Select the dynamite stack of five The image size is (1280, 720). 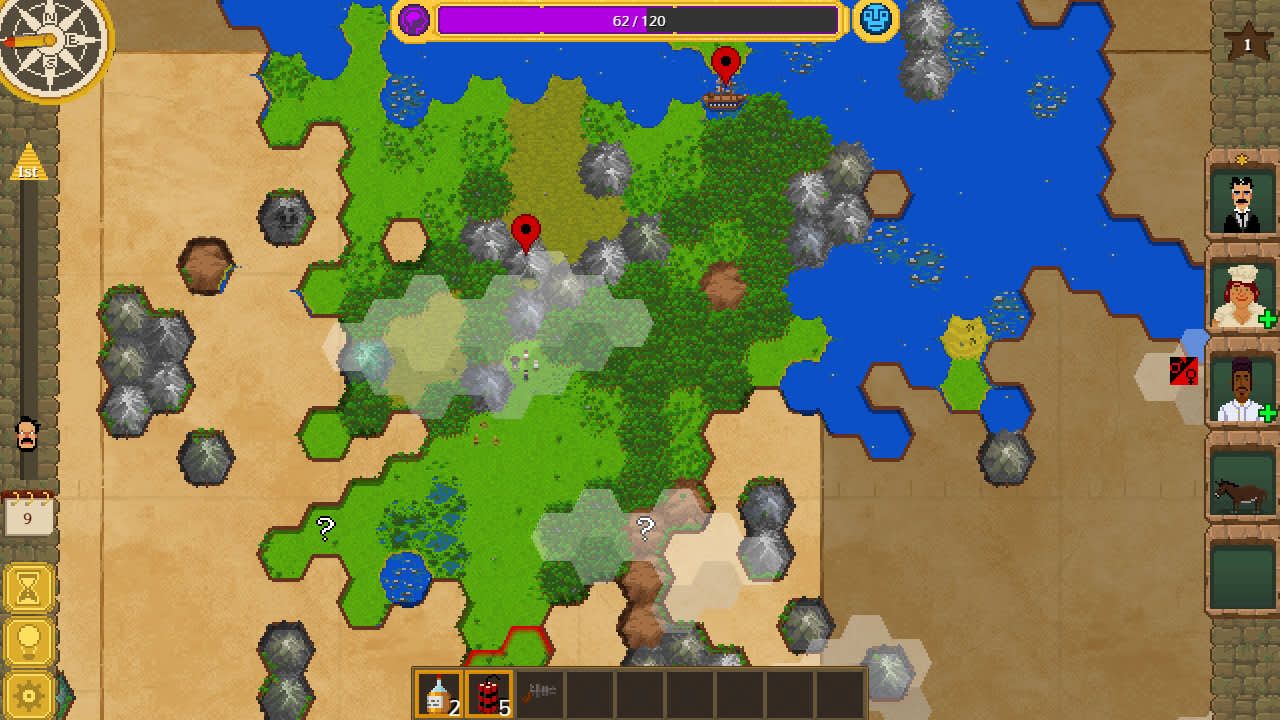[x=487, y=691]
